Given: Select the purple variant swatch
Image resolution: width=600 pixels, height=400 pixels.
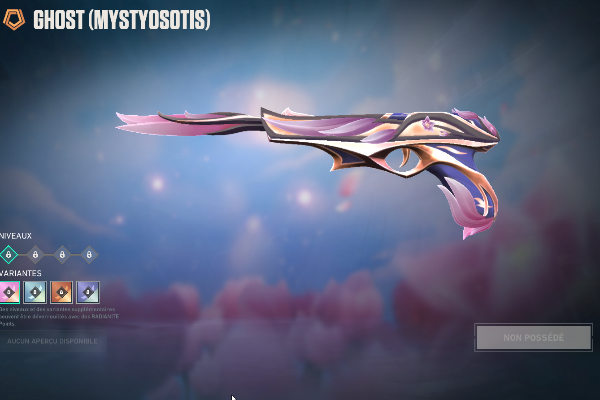Looking at the screenshot, I should click(x=88, y=292).
